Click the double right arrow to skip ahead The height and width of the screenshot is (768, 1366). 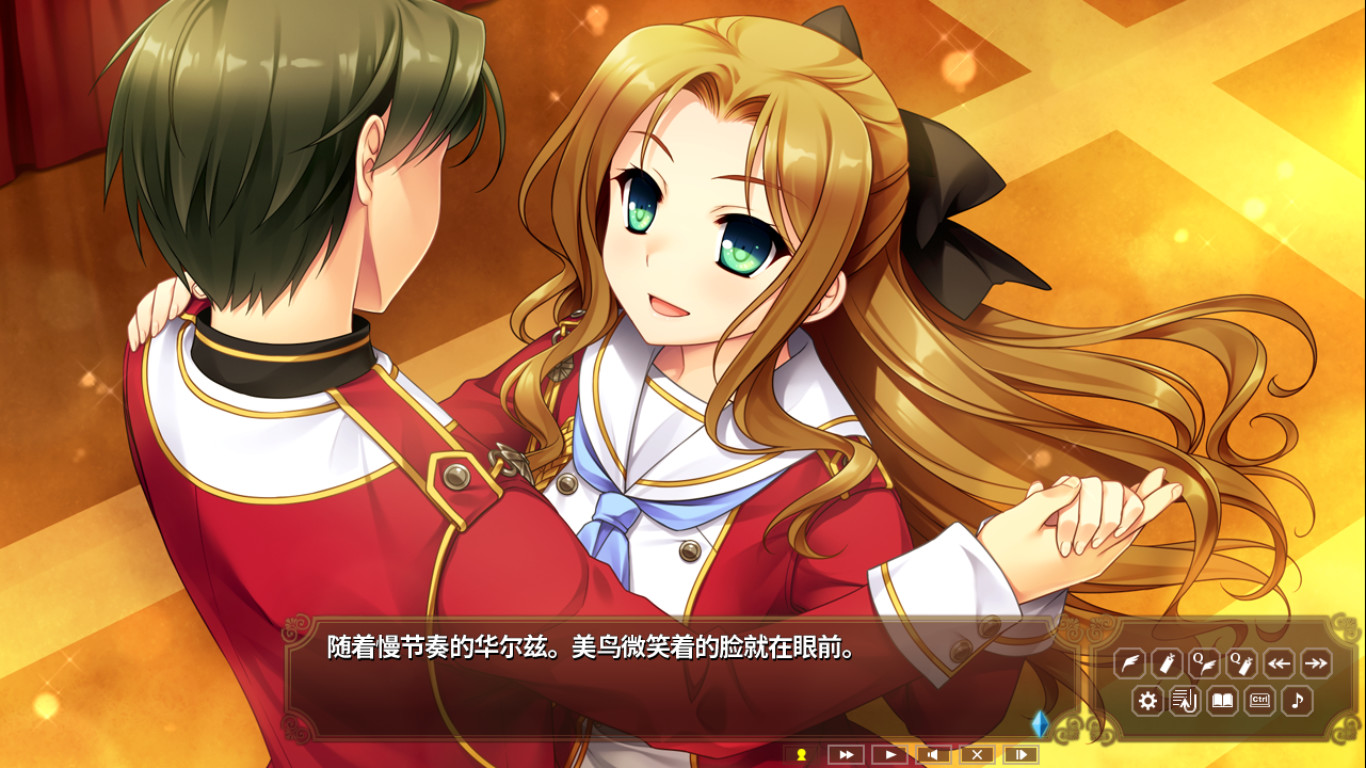point(1316,663)
